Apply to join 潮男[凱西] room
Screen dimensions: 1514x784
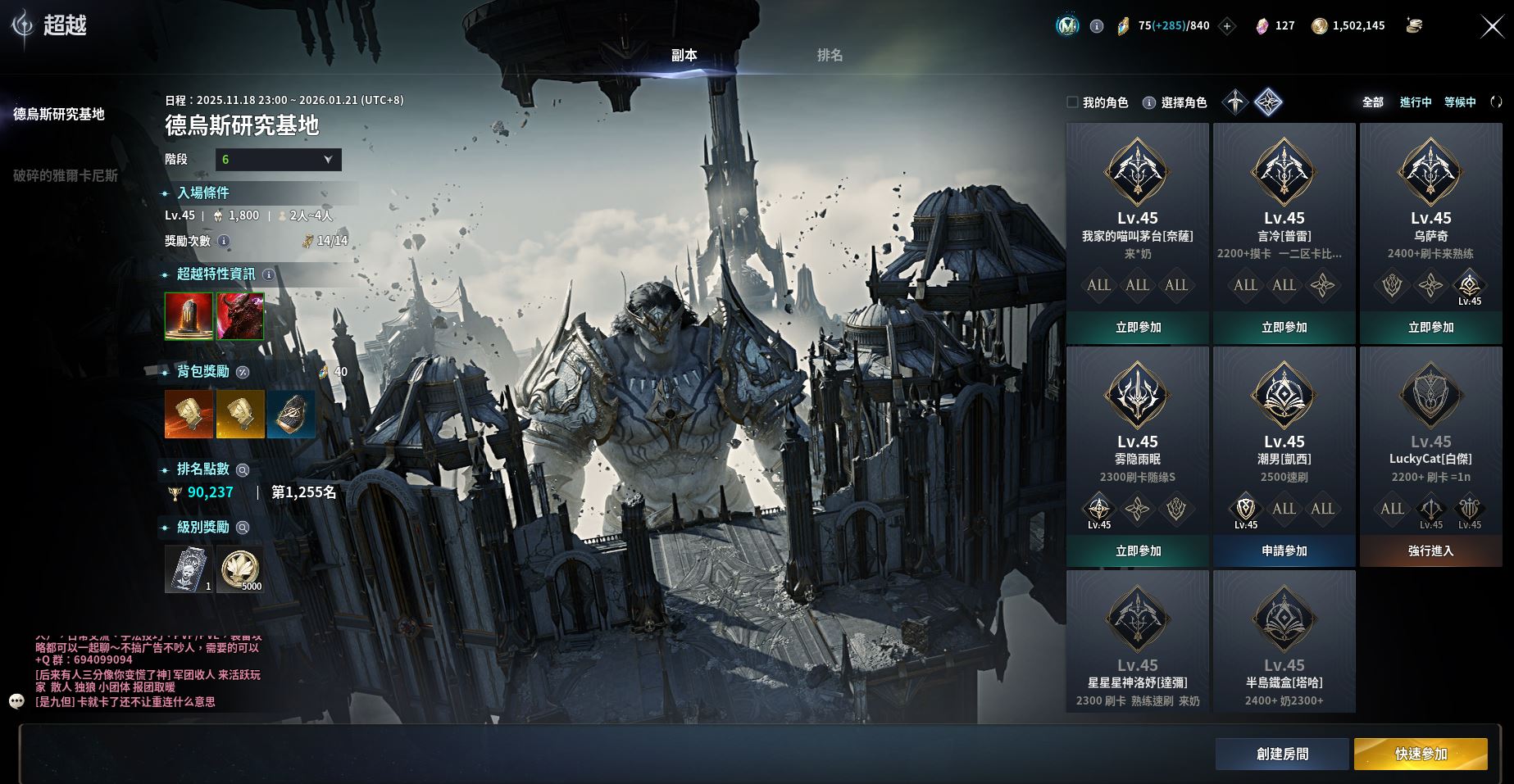point(1284,551)
